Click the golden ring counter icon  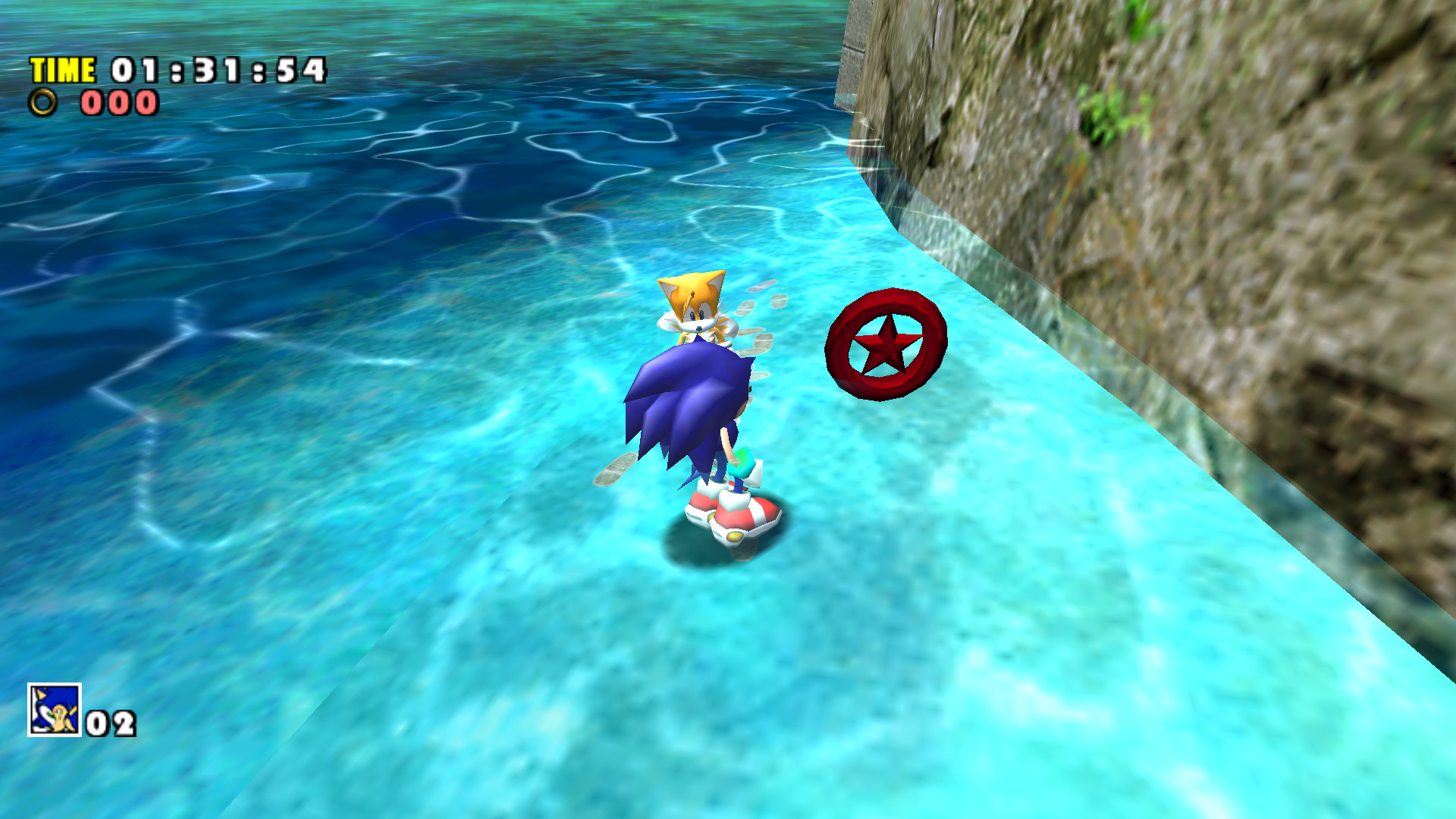click(x=43, y=102)
